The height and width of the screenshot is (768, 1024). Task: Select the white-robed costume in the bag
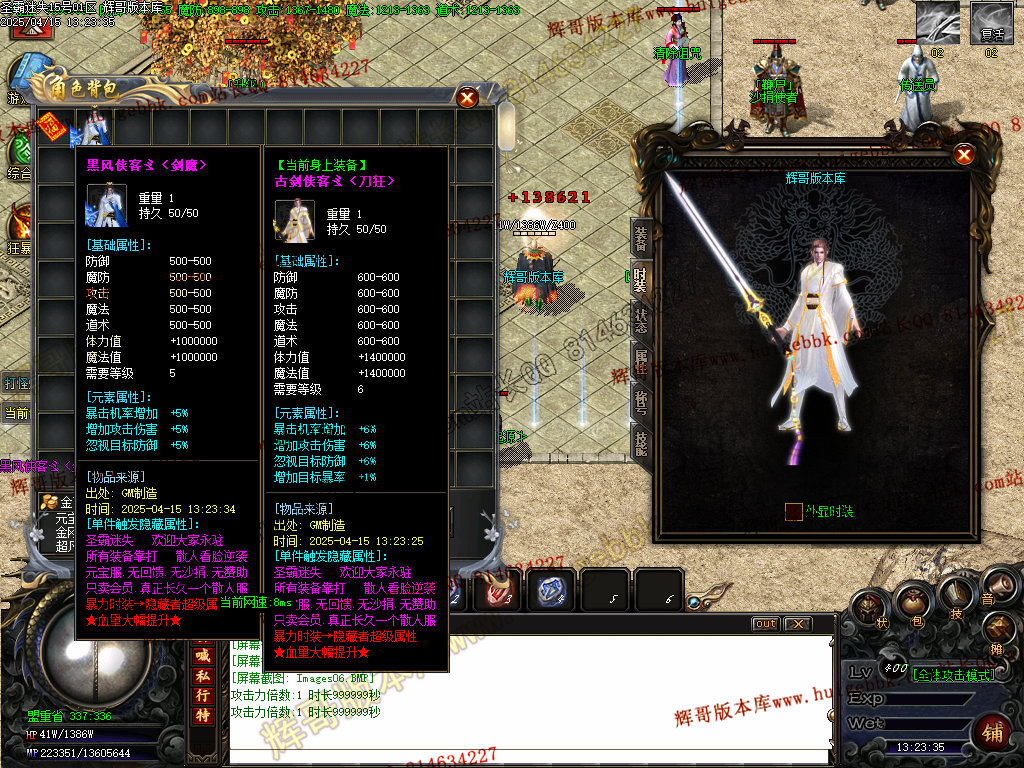click(94, 126)
